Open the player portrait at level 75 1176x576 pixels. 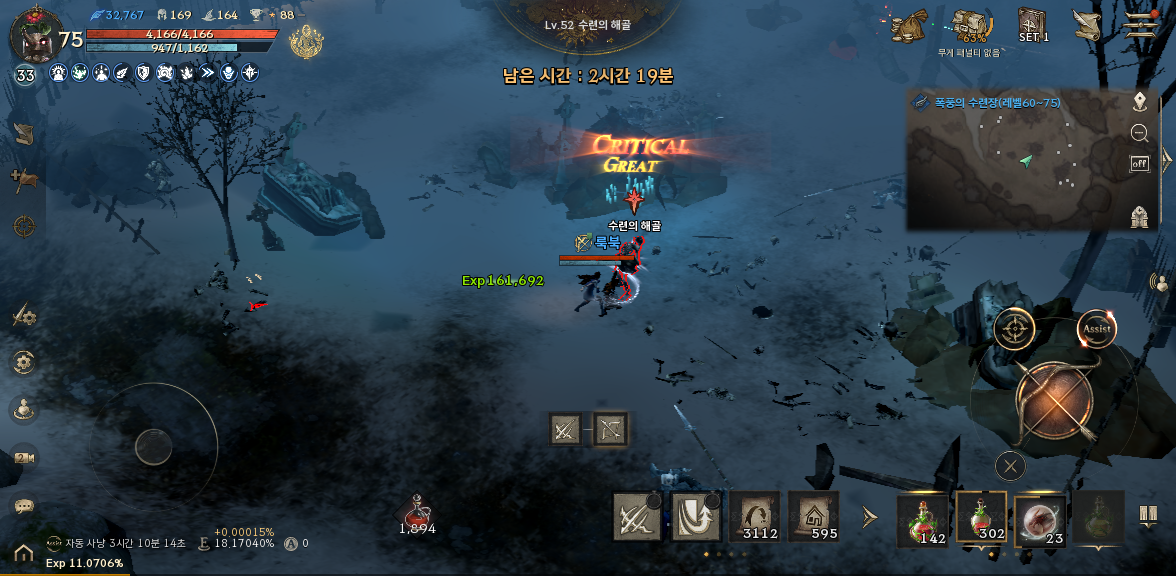tap(33, 36)
